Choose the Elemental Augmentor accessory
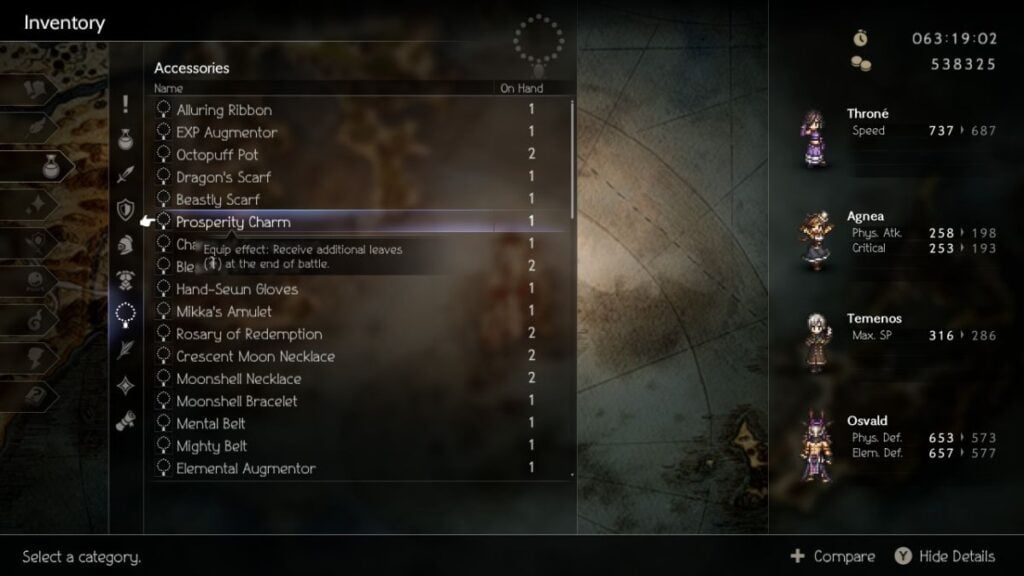 (x=245, y=468)
